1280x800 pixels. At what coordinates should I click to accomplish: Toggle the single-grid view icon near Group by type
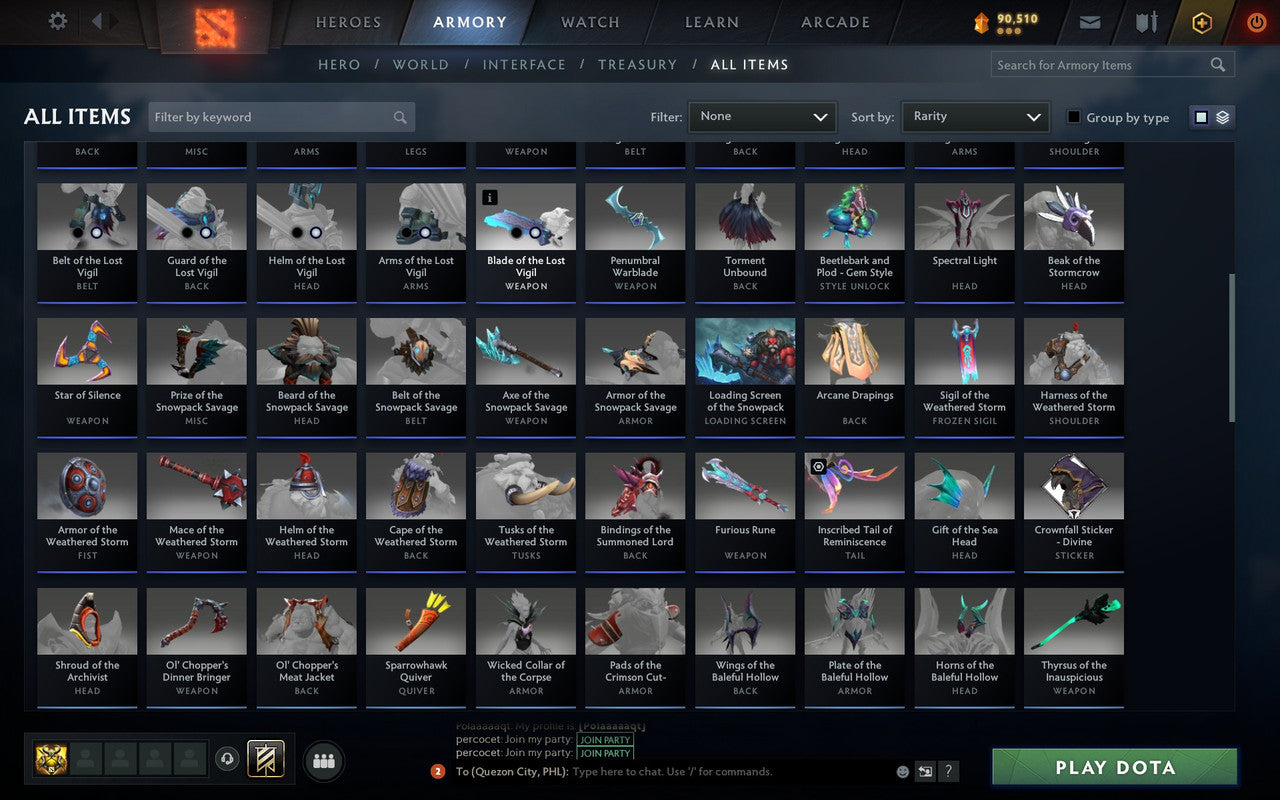[x=1201, y=116]
